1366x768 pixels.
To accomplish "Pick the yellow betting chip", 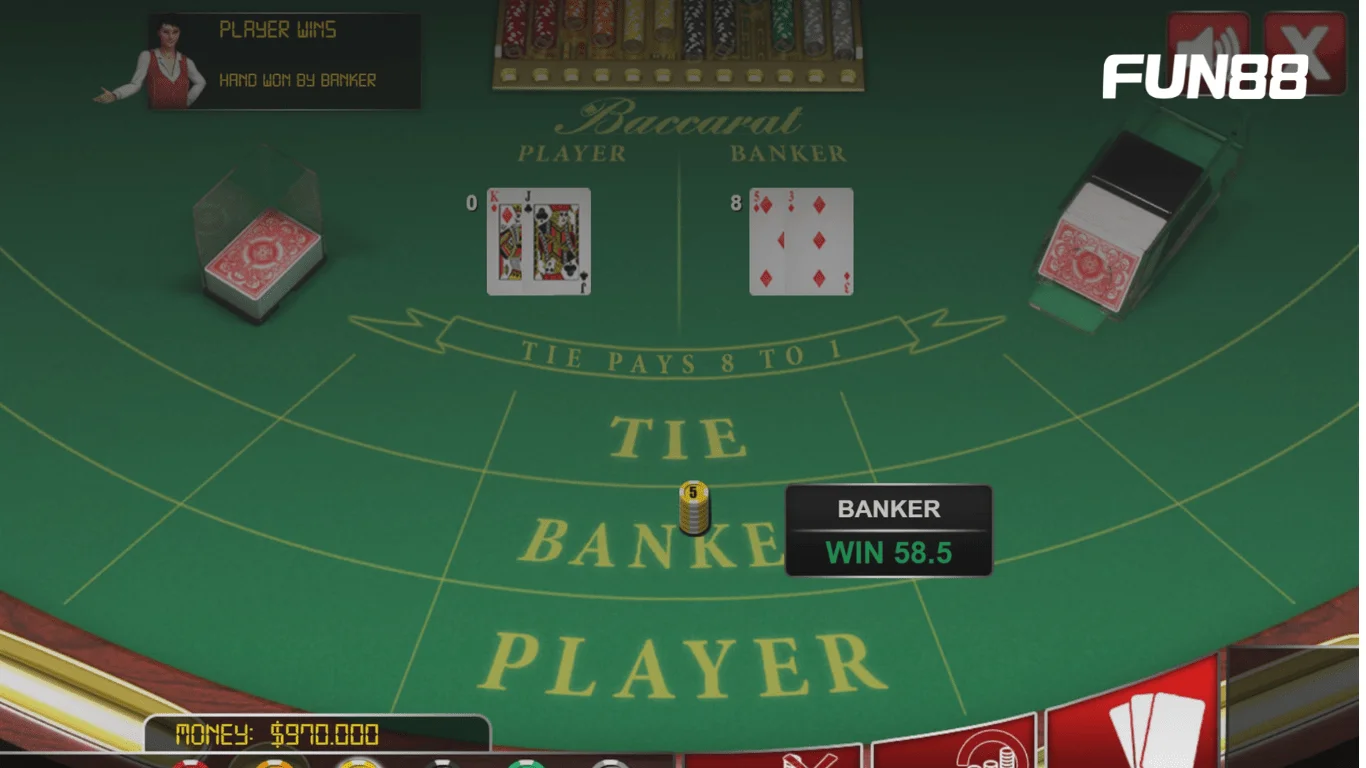I will tap(357, 764).
